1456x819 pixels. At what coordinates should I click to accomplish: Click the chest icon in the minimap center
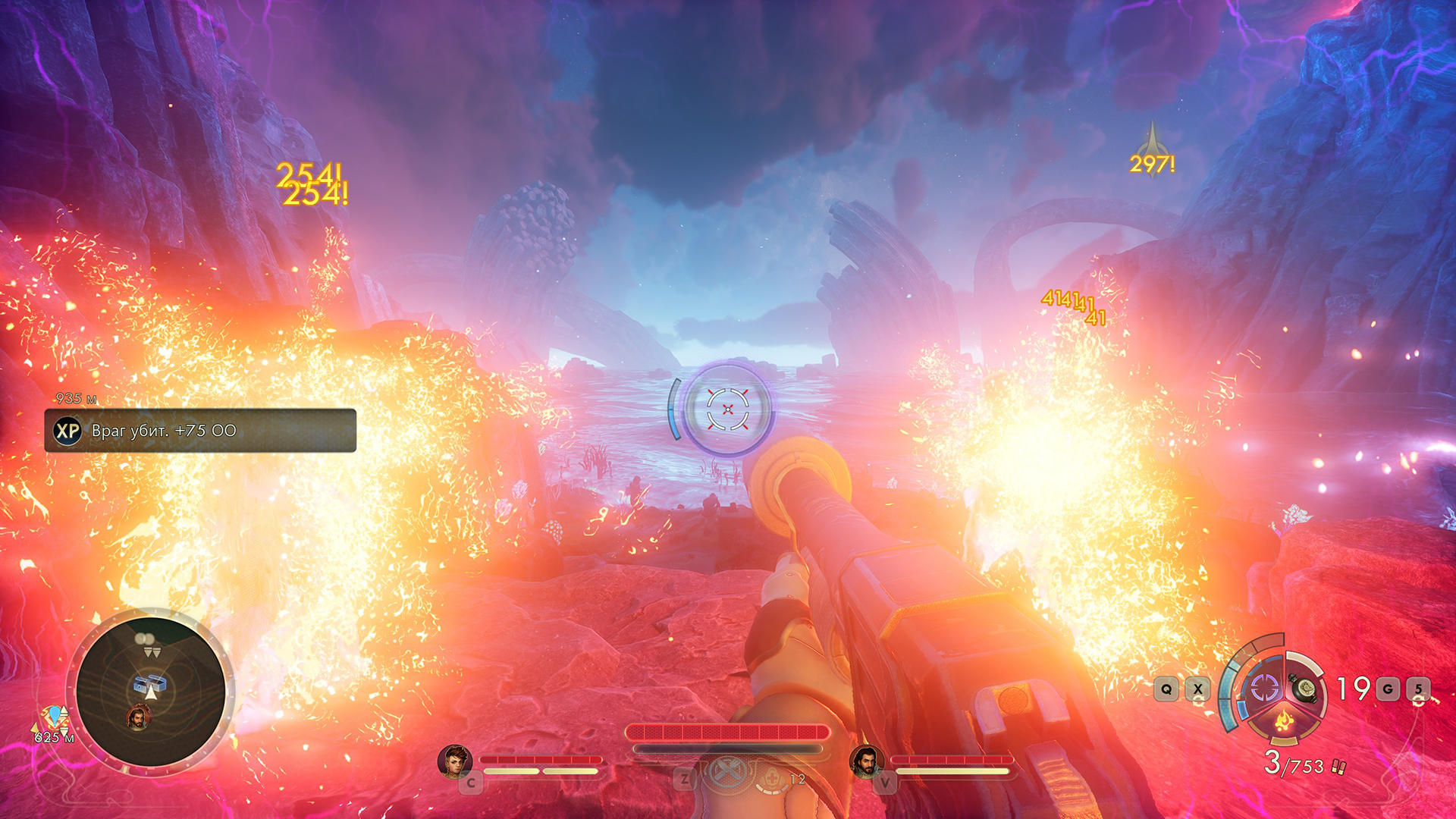(x=150, y=684)
